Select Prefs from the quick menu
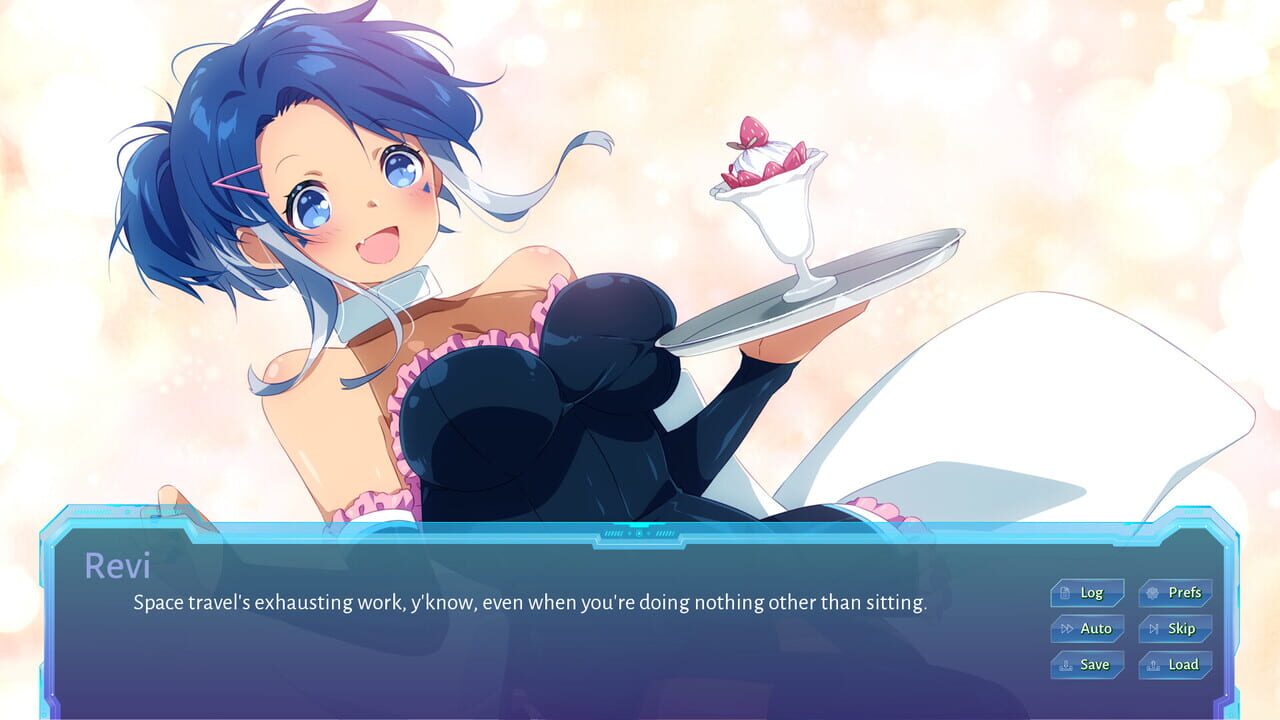Screen dimensions: 1280x720 click(1176, 592)
